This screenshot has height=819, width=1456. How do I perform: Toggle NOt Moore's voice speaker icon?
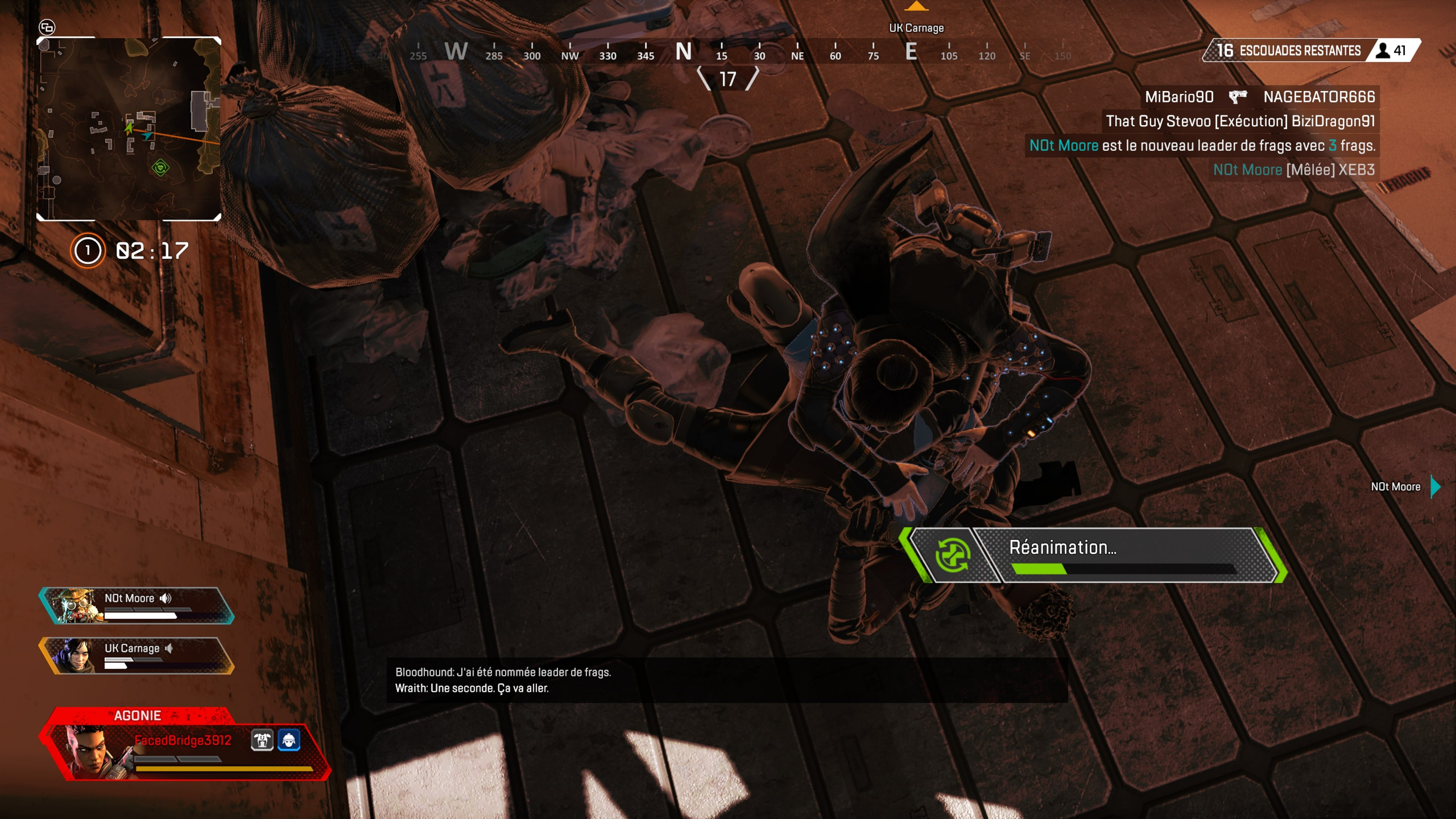166,598
